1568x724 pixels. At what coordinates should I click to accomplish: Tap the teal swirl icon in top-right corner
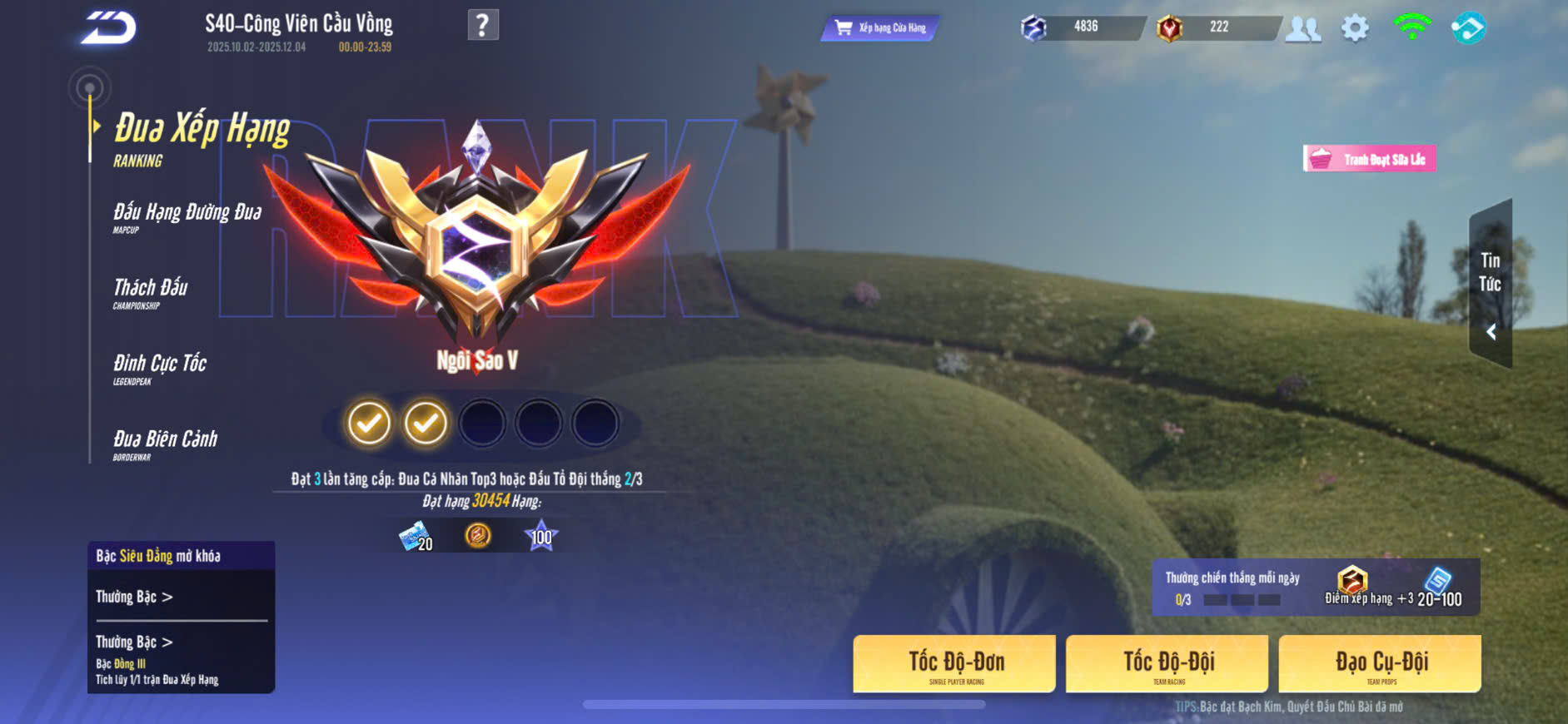point(1468,28)
